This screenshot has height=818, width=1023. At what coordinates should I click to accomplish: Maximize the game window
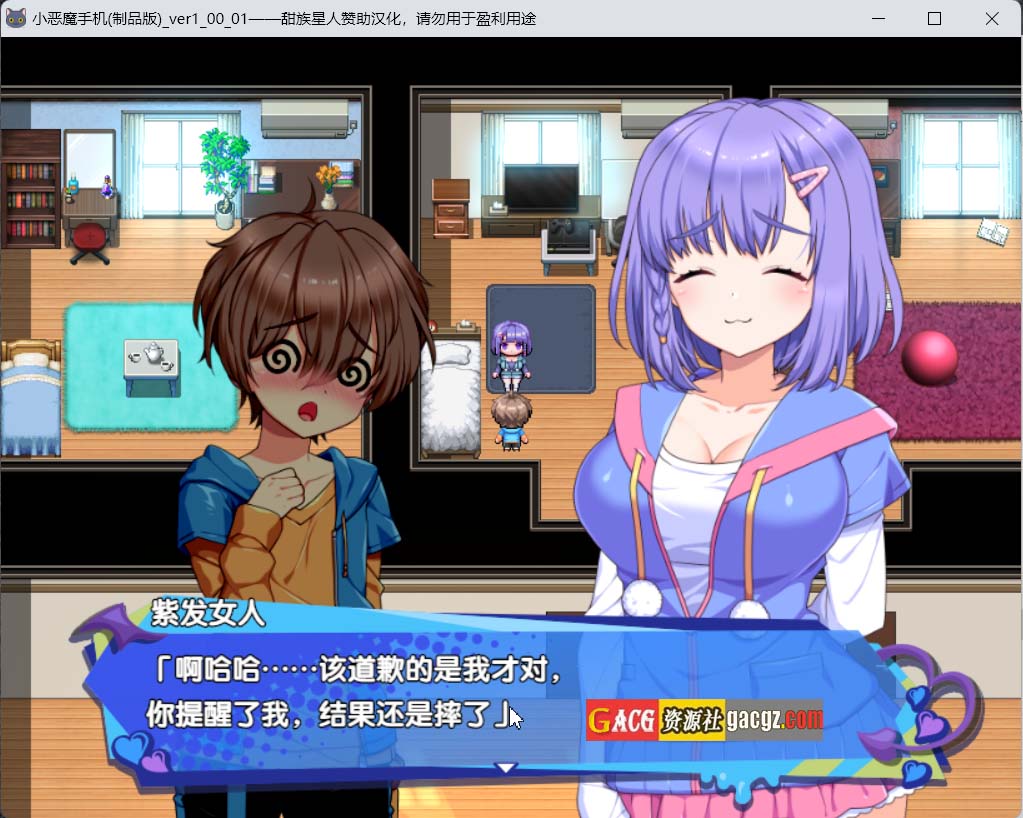pos(934,18)
